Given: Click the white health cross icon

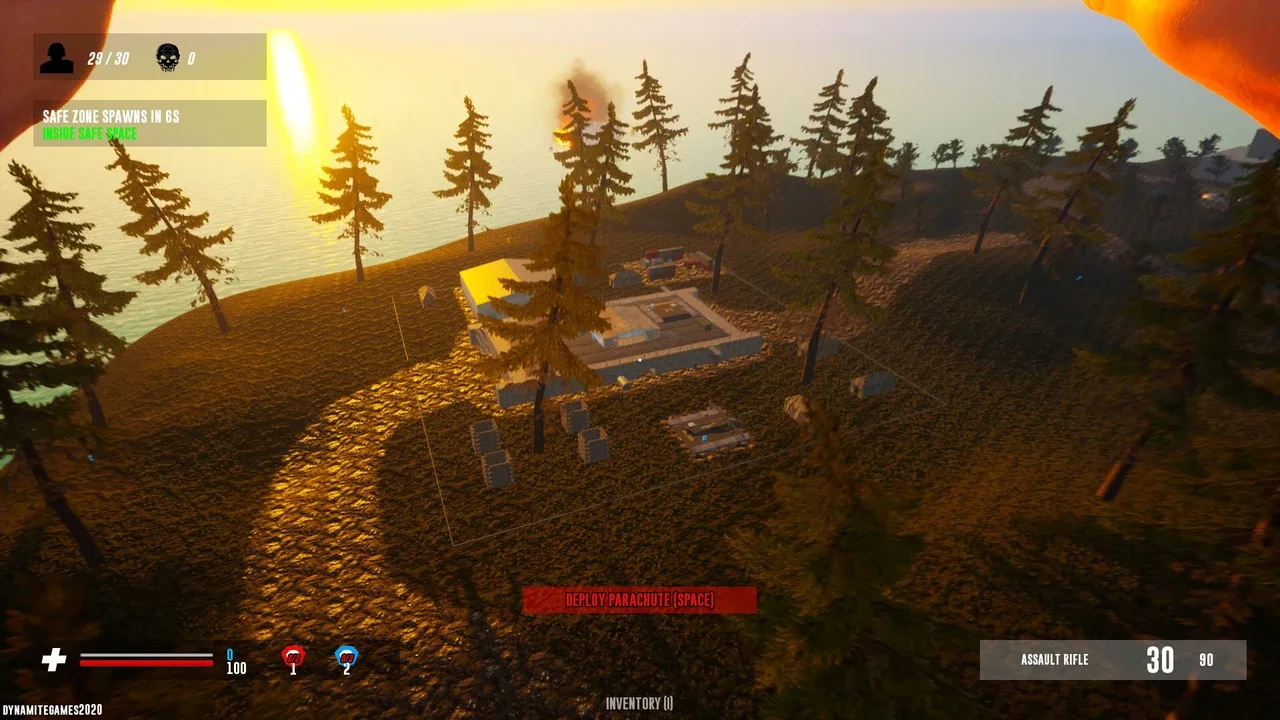Looking at the screenshot, I should coord(54,660).
